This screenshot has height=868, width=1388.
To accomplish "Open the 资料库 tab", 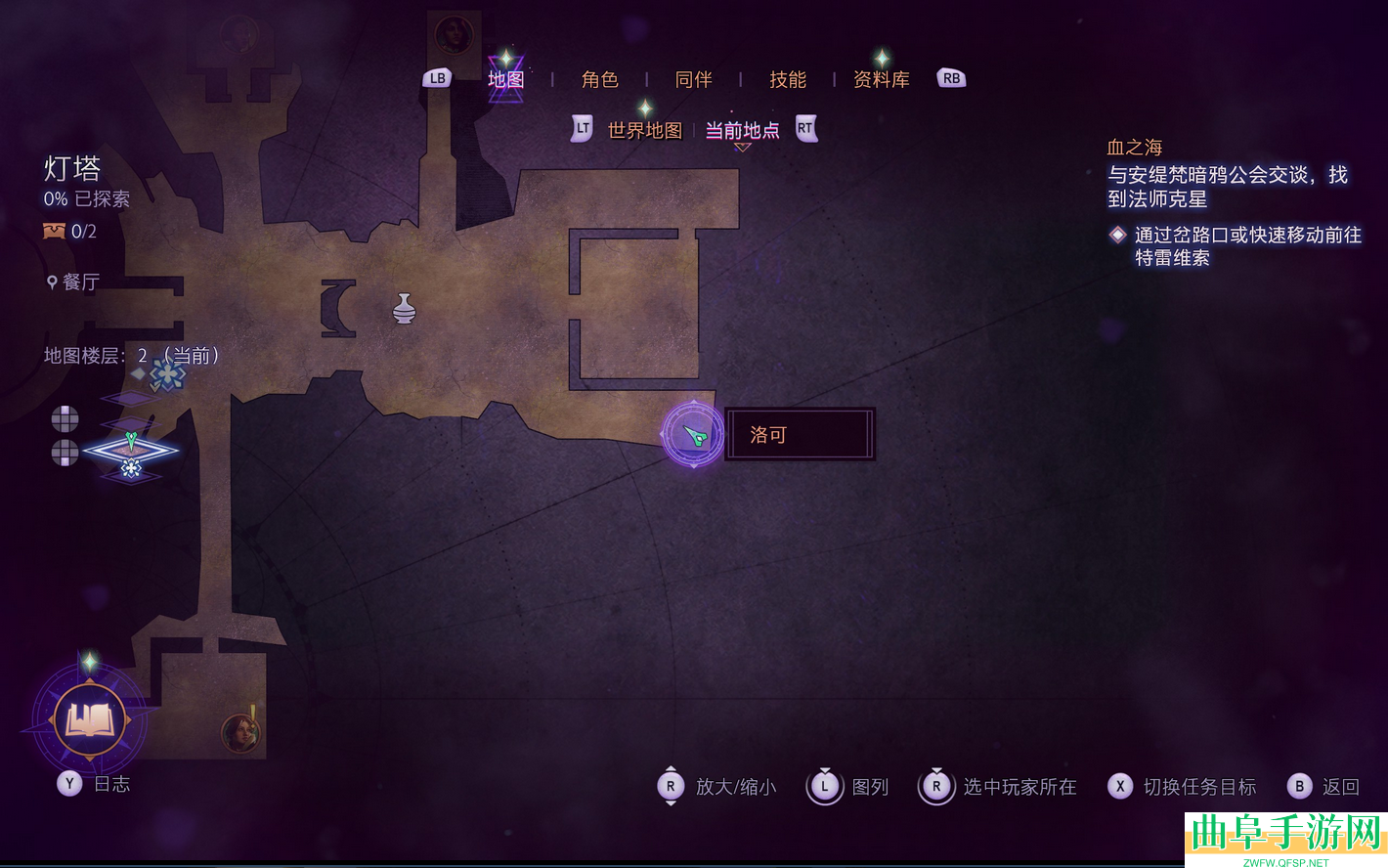I will click(881, 79).
